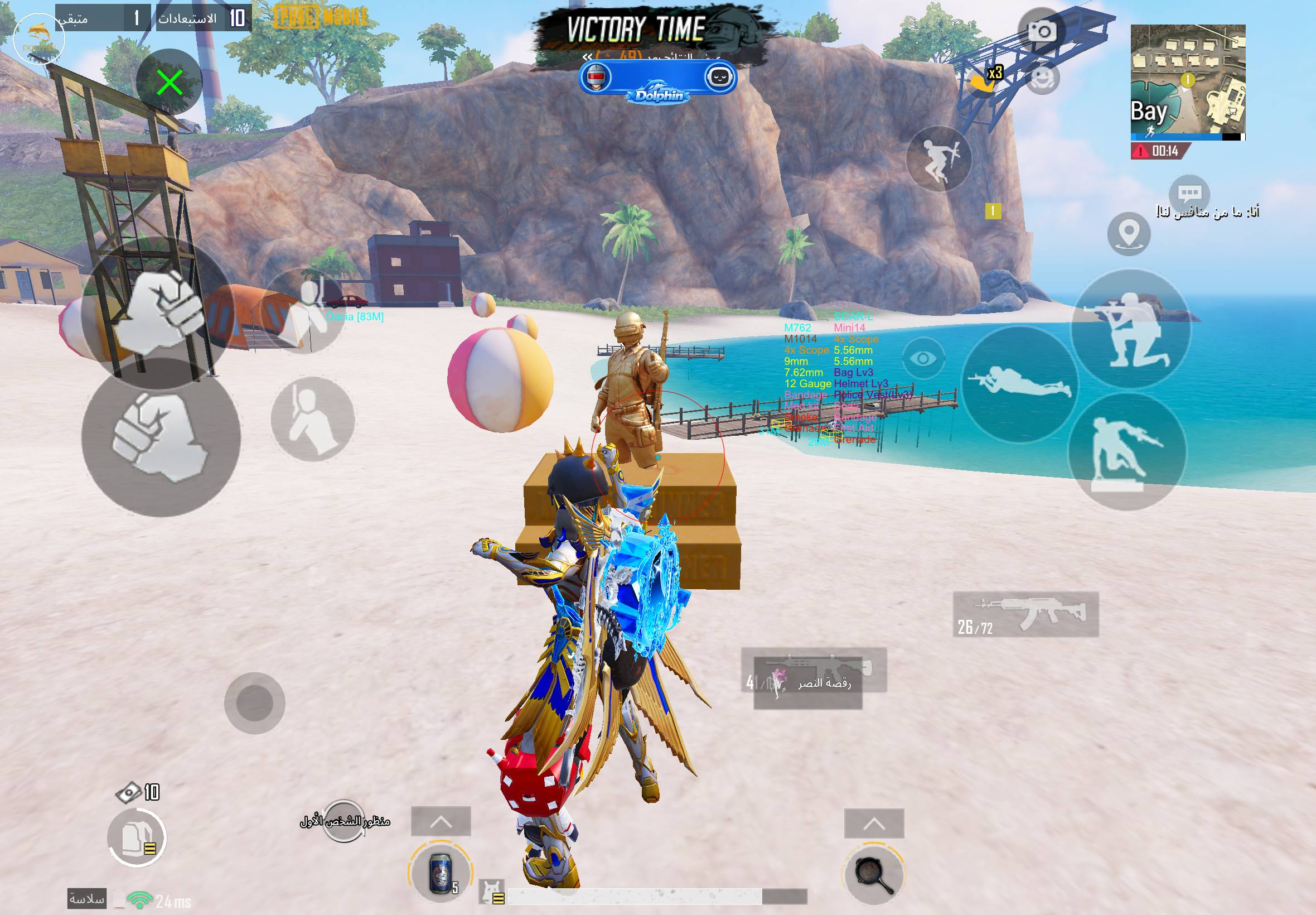Open the camera screenshot button

[1042, 32]
